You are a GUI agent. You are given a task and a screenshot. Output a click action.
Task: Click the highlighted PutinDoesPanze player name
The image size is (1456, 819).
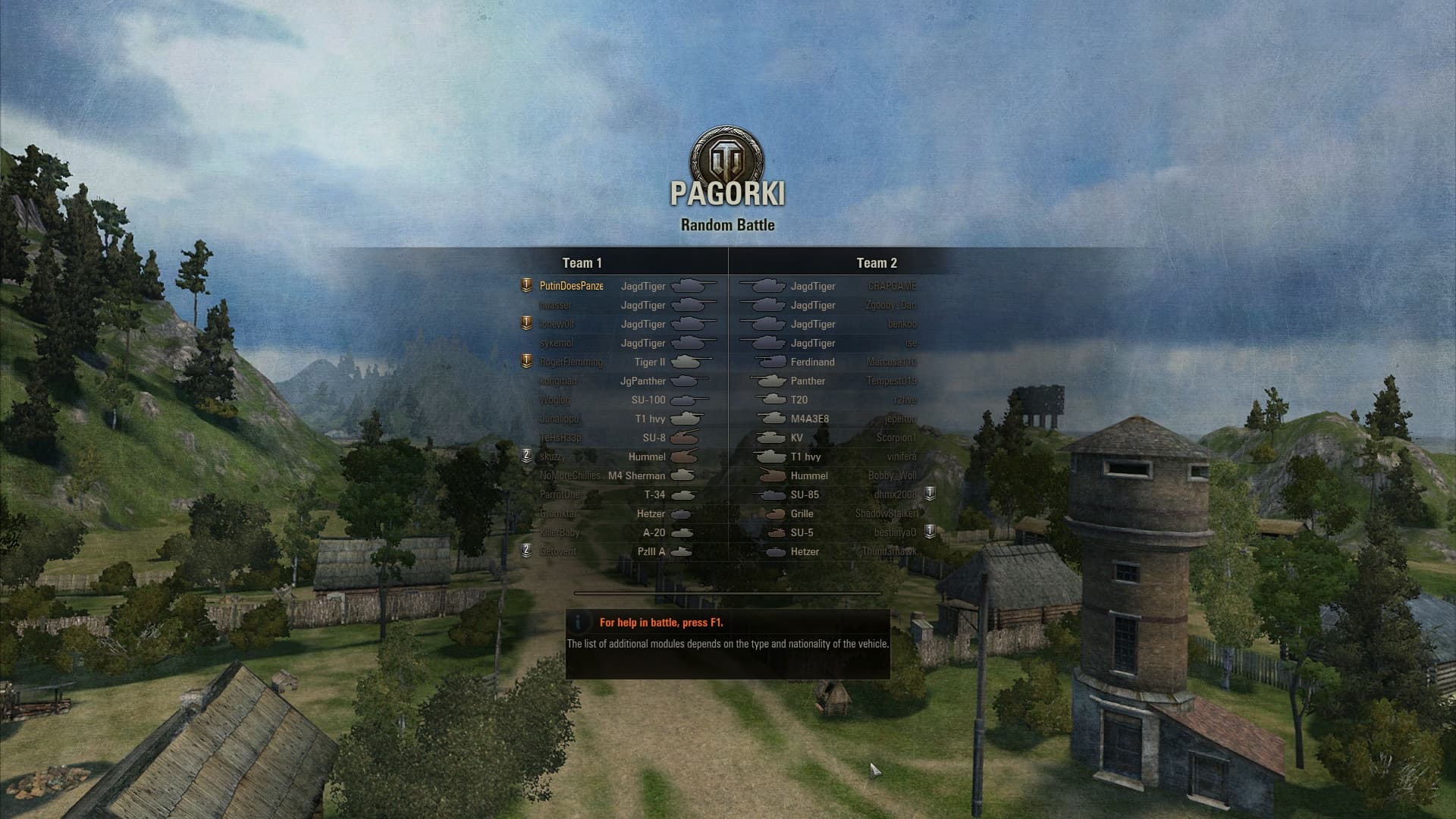[570, 286]
